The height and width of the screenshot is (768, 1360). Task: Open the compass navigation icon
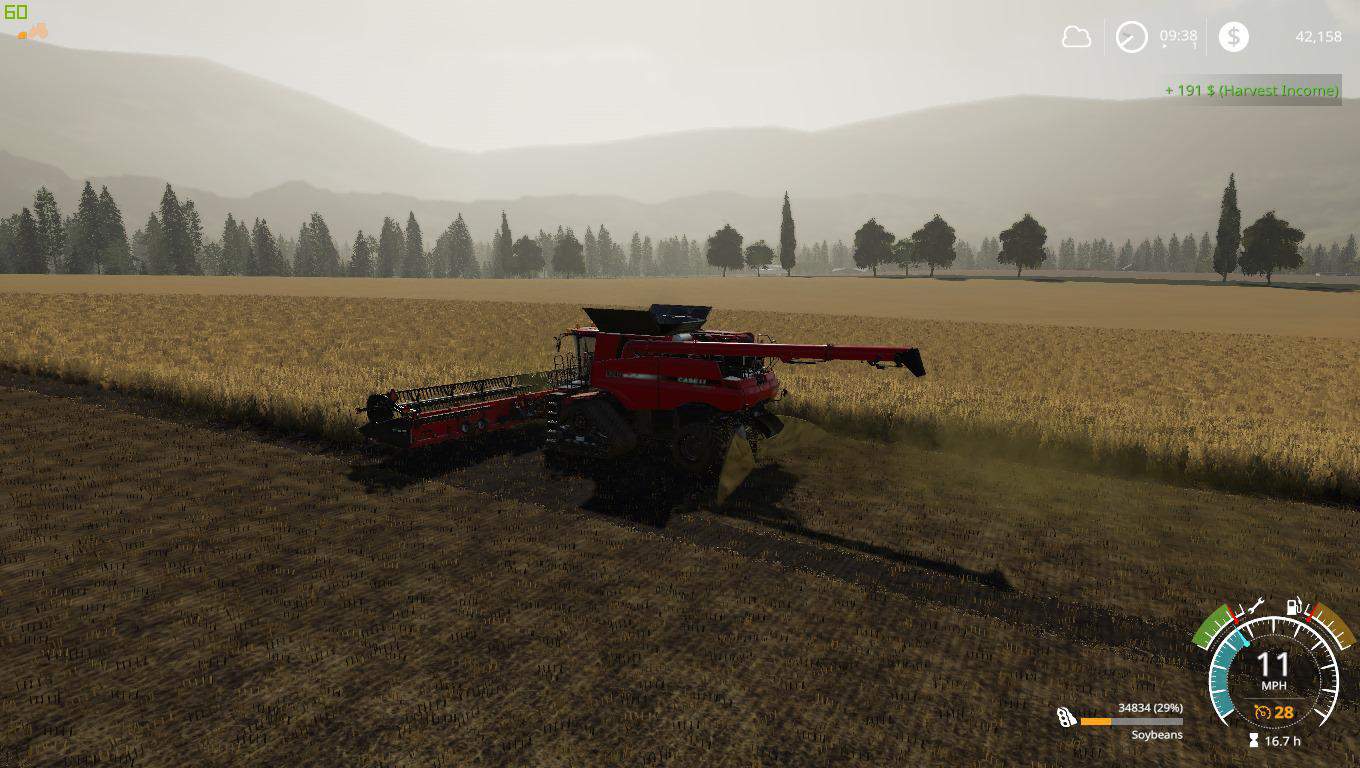[1132, 35]
